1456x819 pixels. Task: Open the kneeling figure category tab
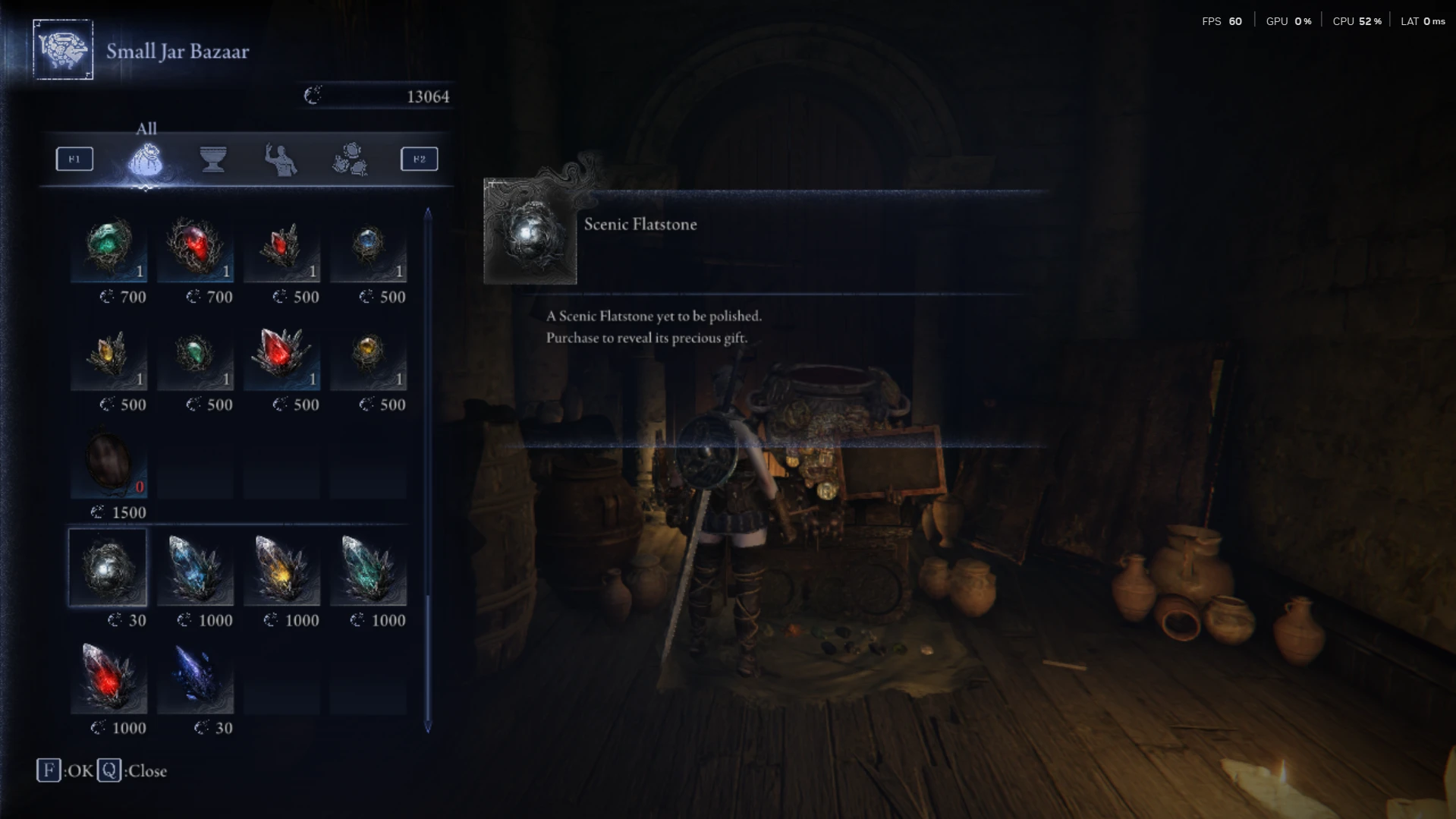pyautogui.click(x=281, y=159)
